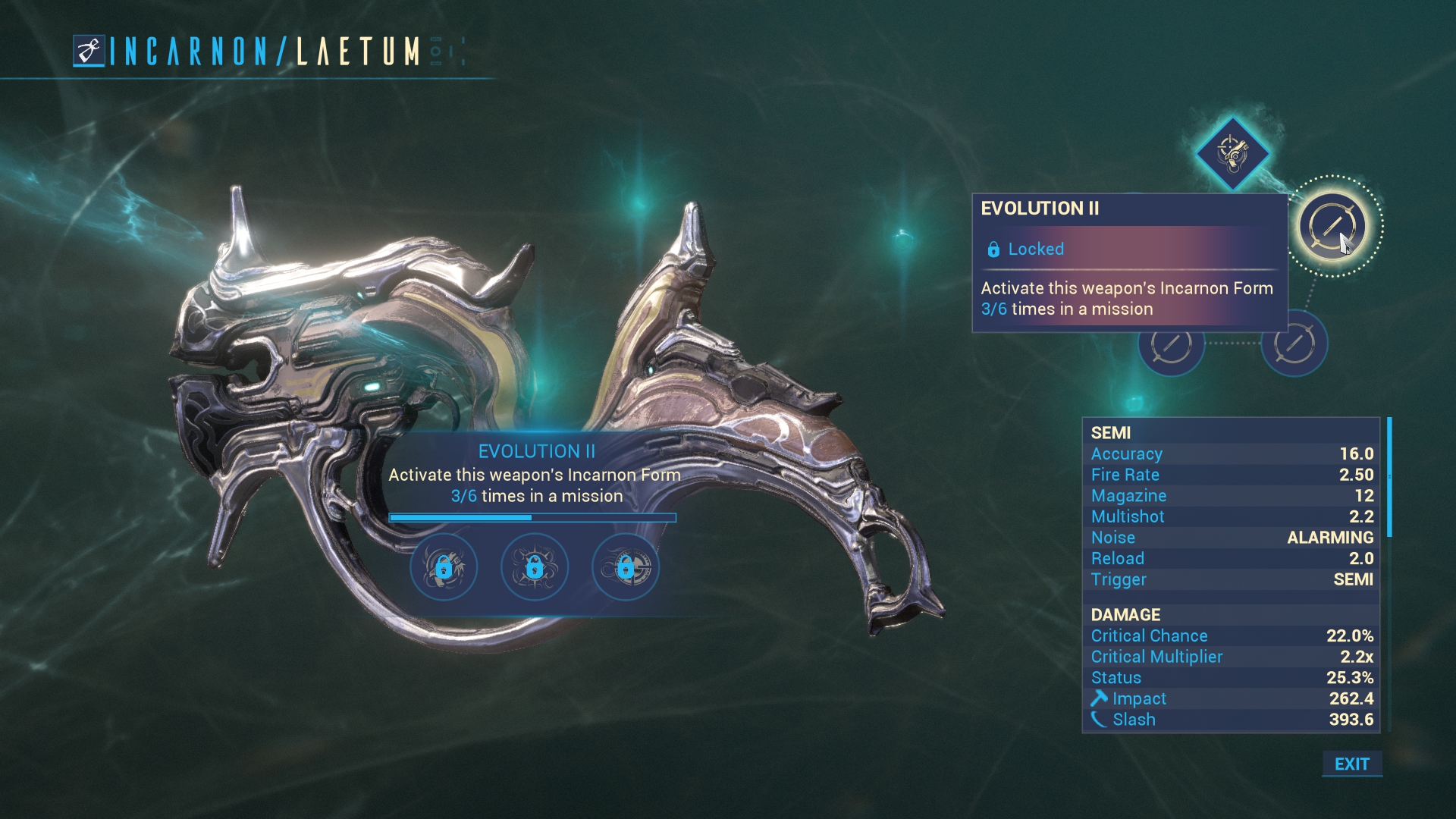Click the Impact damage hammer icon

(1100, 698)
